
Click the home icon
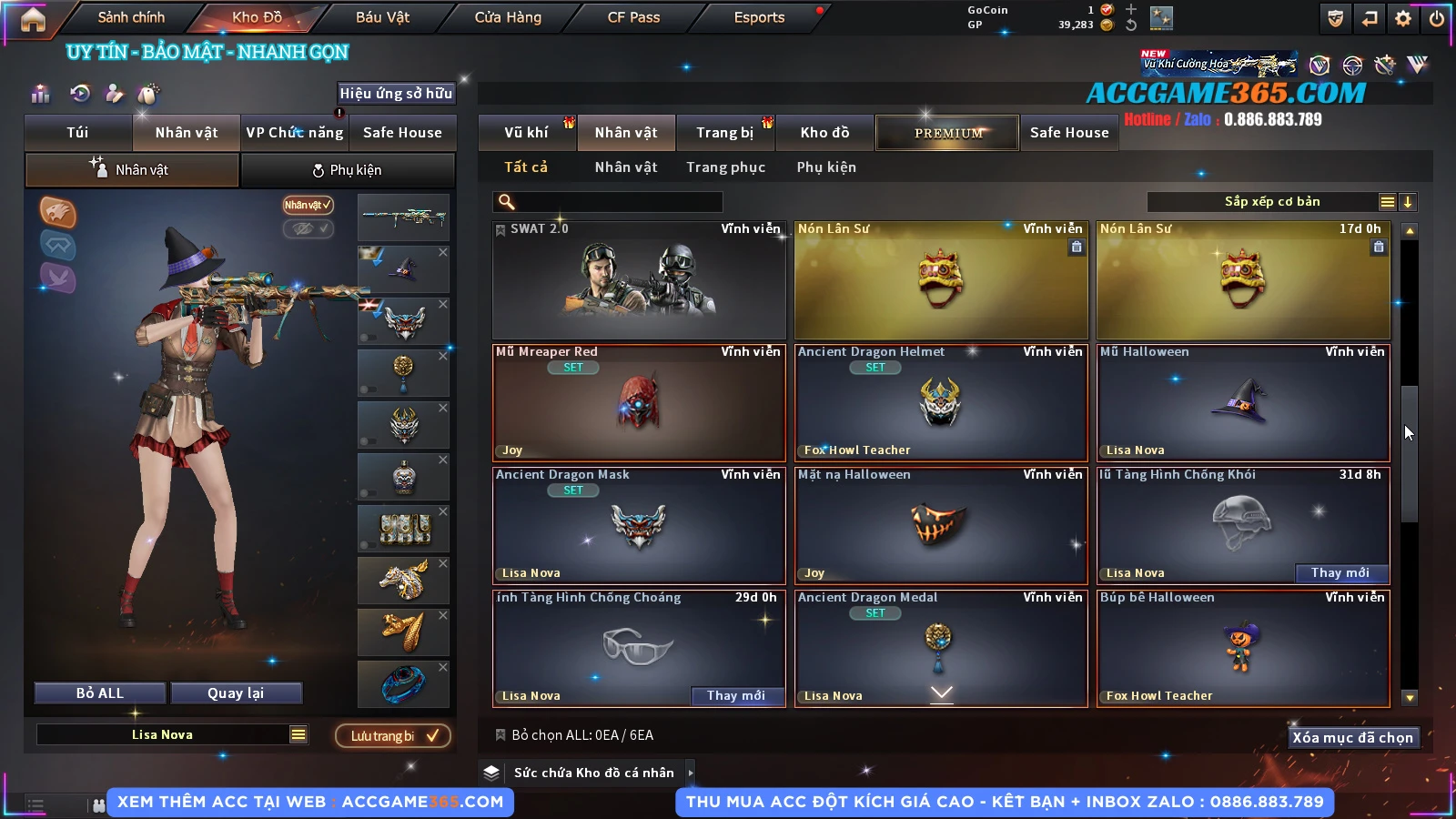click(x=33, y=19)
